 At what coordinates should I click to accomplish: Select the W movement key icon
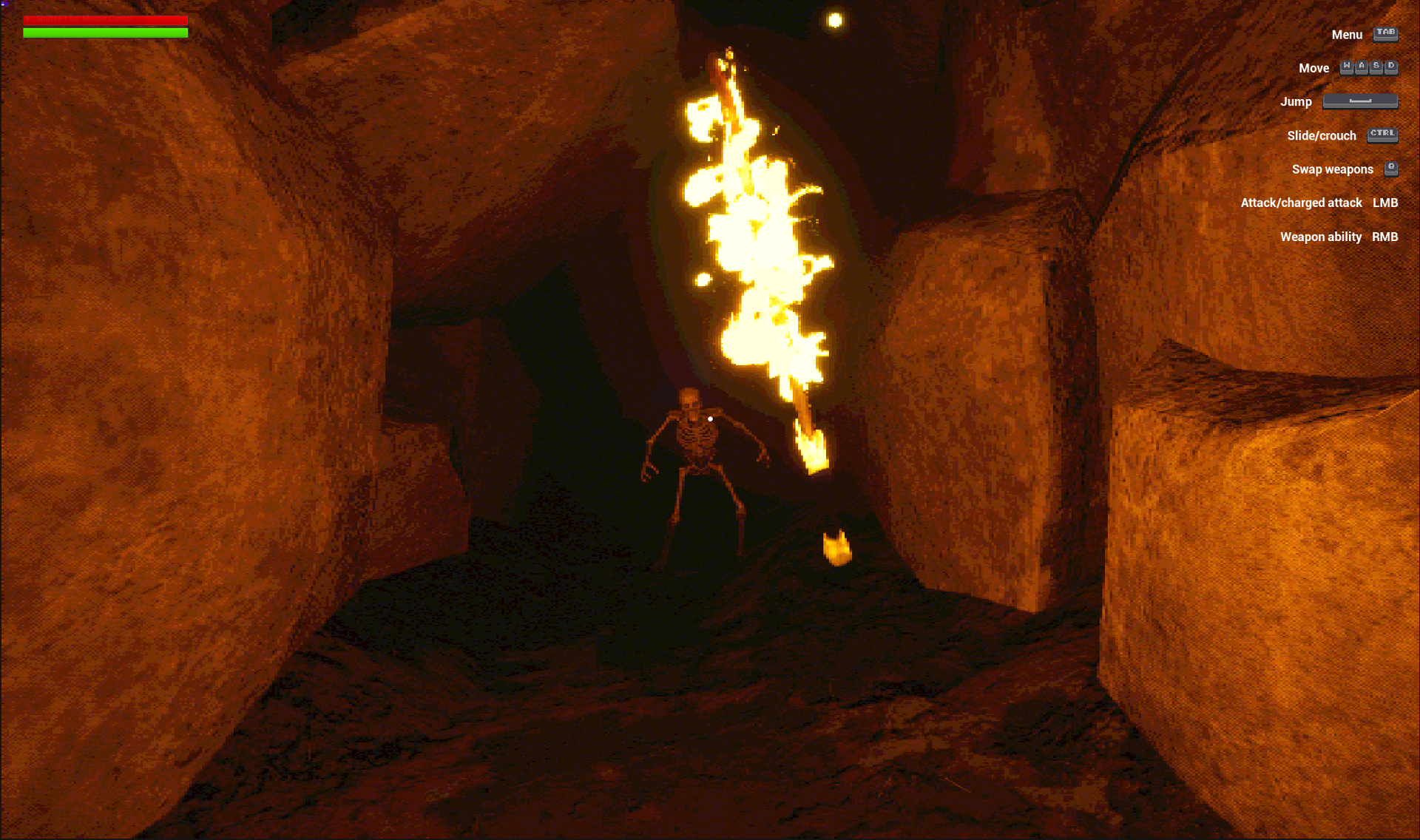[1345, 67]
